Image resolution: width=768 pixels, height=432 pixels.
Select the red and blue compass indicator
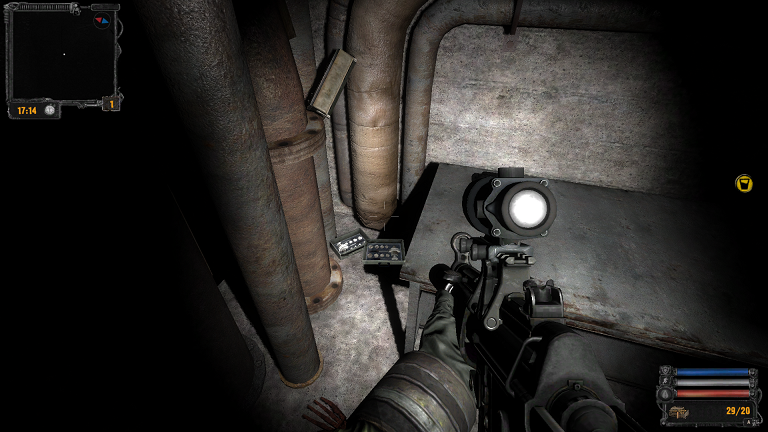tap(101, 19)
